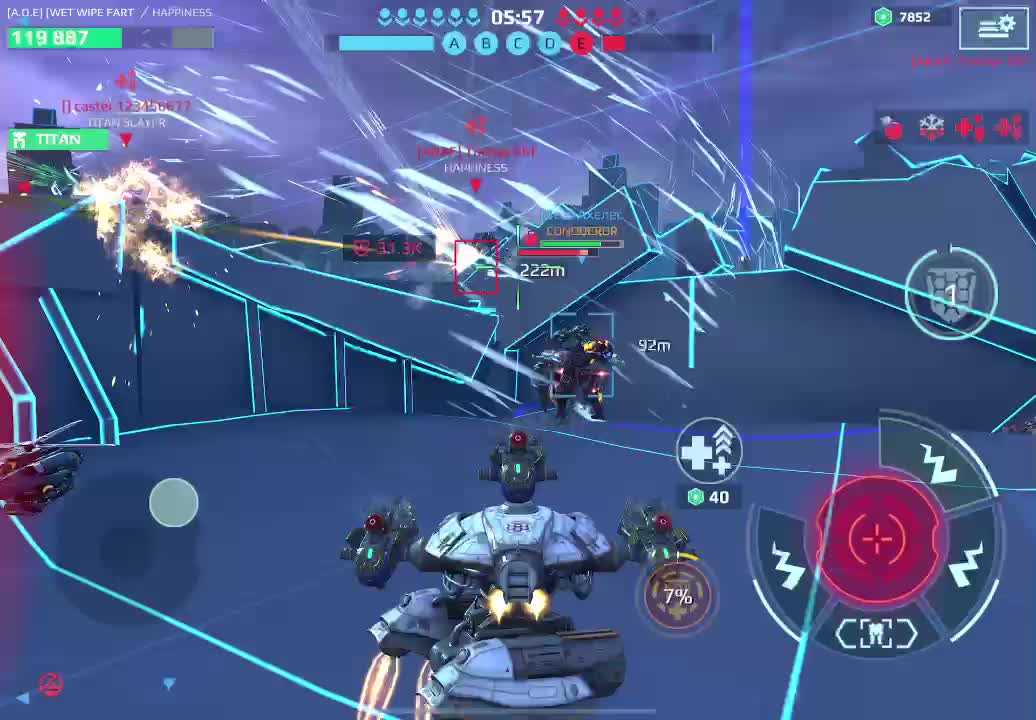Click the green TITAN button
Viewport: 1036px width, 720px height.
58,140
